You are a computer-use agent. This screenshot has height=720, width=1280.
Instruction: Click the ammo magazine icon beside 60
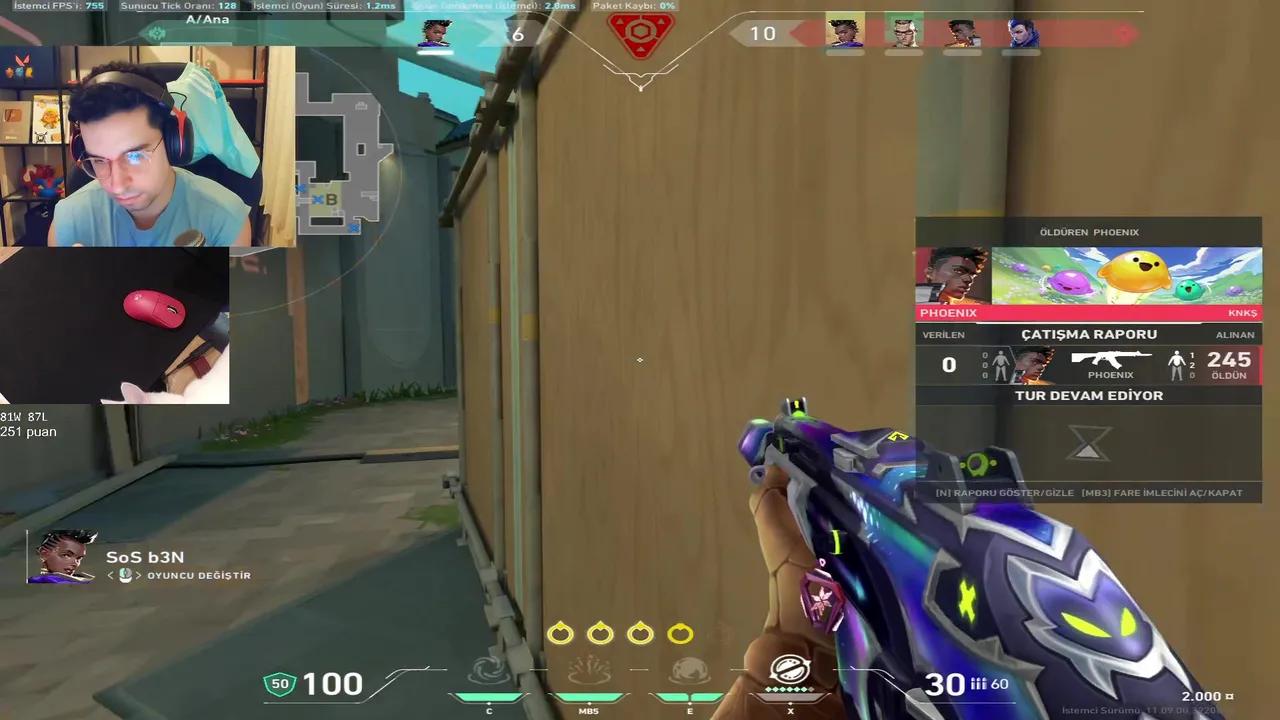(x=976, y=684)
